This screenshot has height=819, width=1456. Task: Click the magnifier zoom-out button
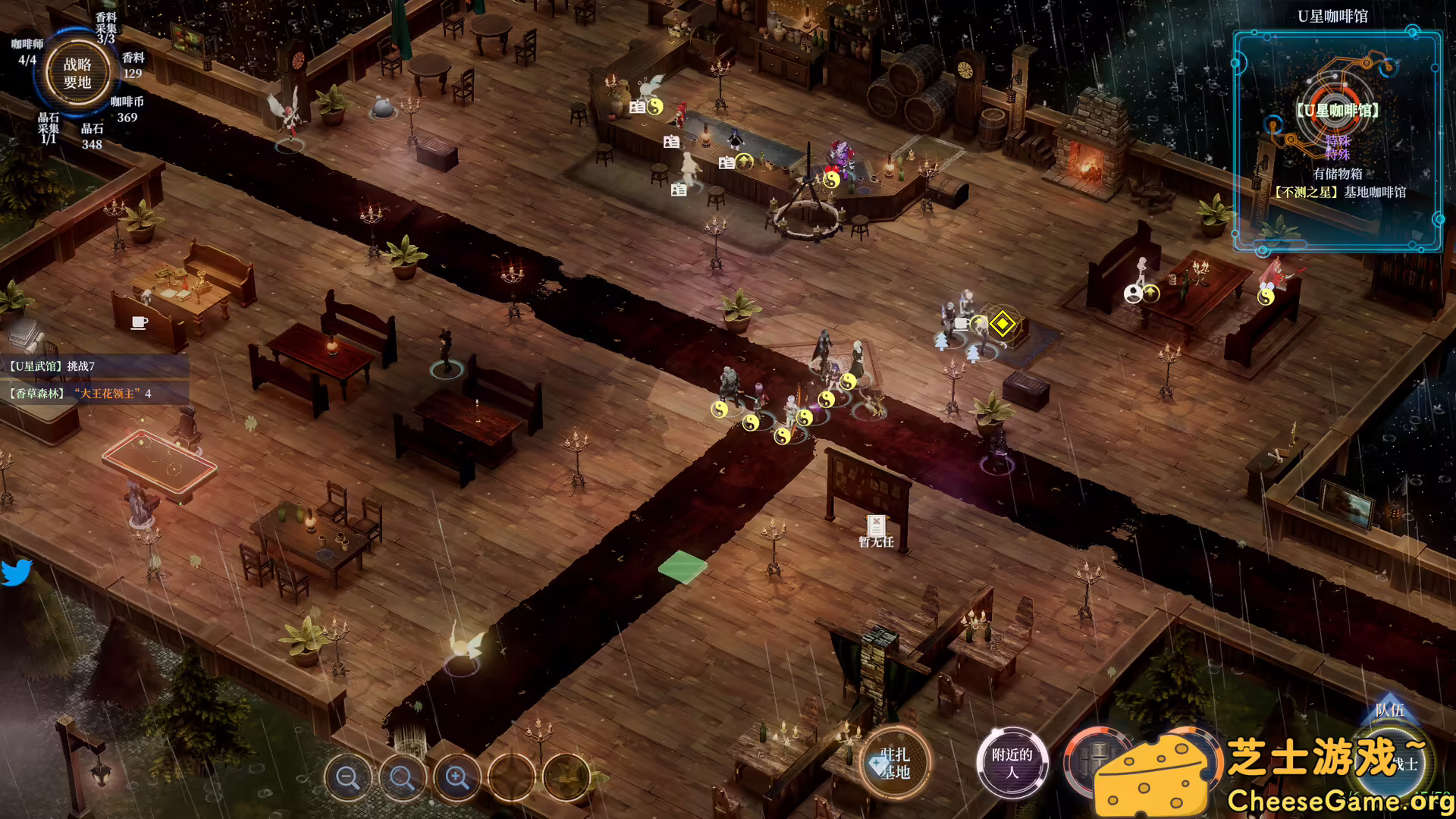pyautogui.click(x=347, y=777)
